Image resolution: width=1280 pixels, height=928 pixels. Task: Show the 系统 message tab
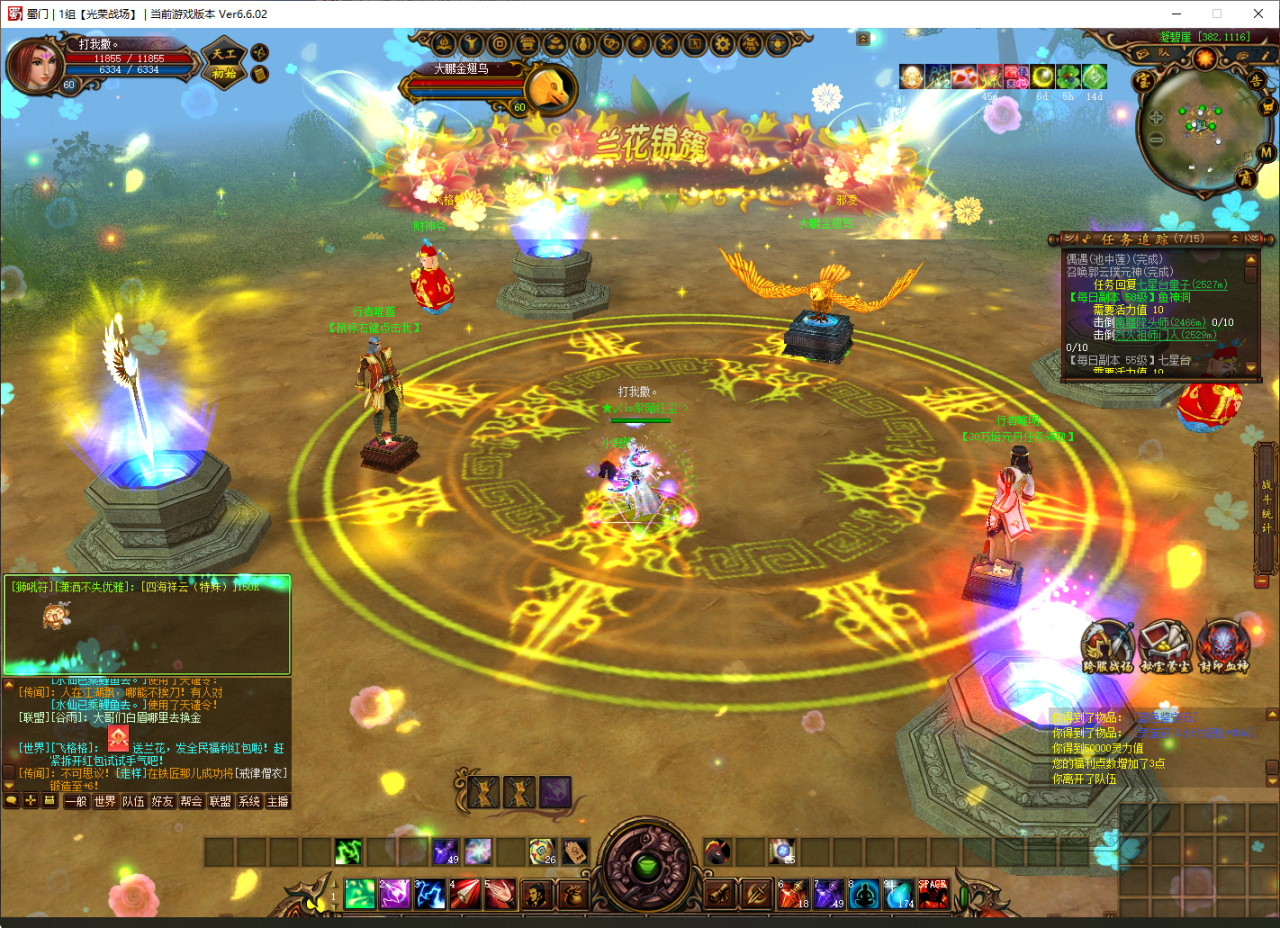(249, 801)
